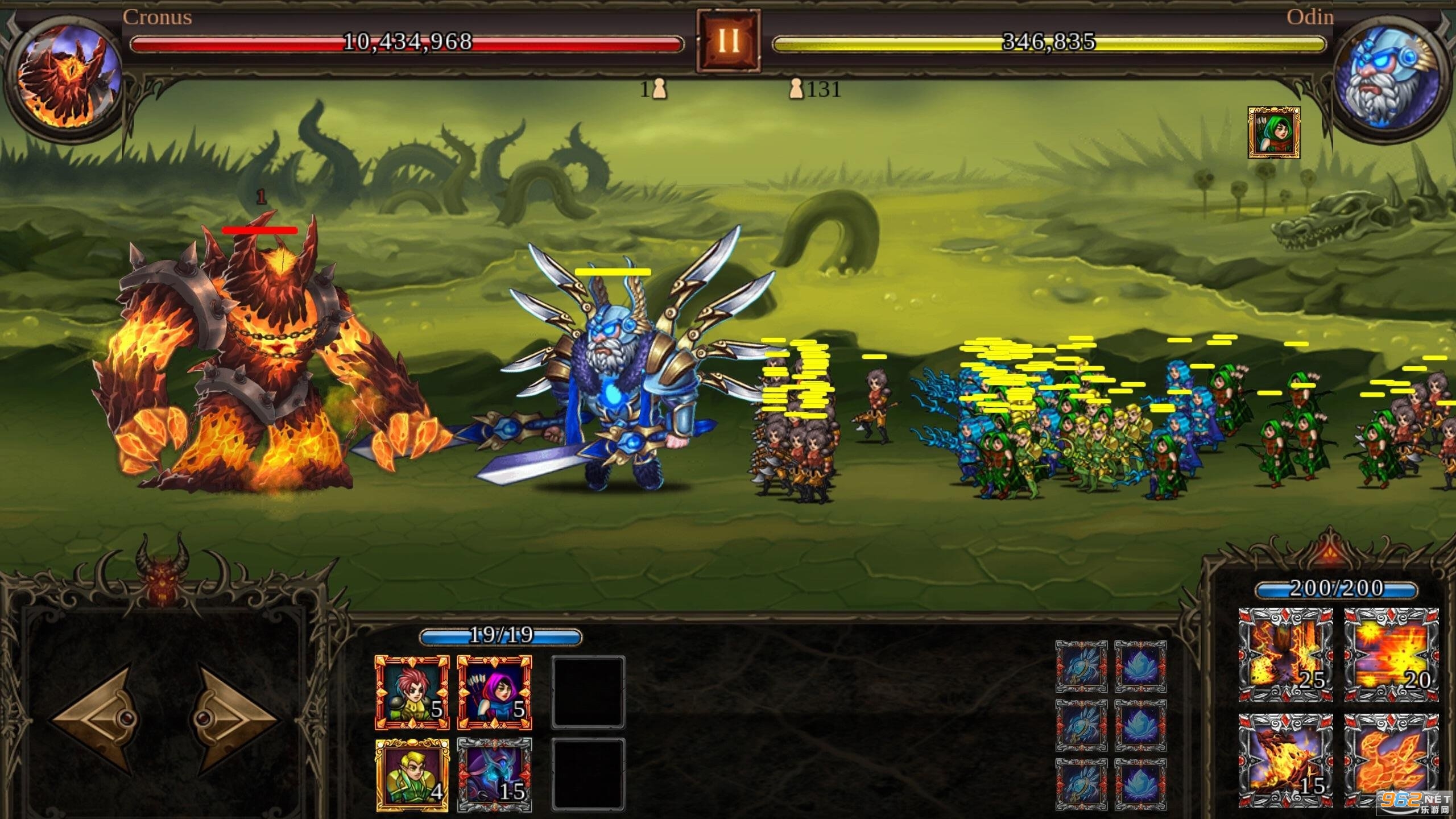Pause the battle
The height and width of the screenshot is (819, 1456).
coord(729,39)
